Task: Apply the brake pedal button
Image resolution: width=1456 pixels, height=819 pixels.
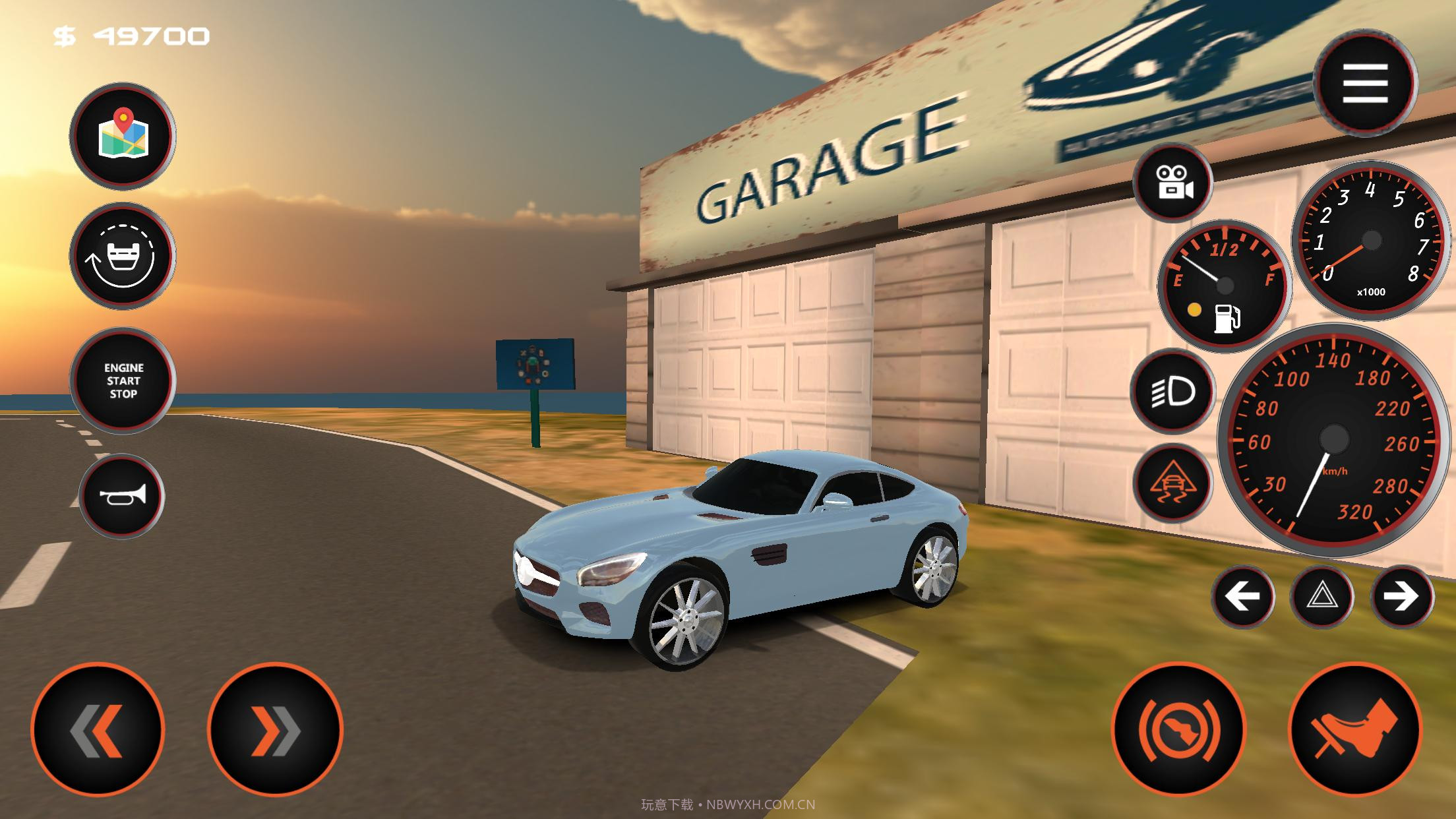Action: click(x=1178, y=730)
